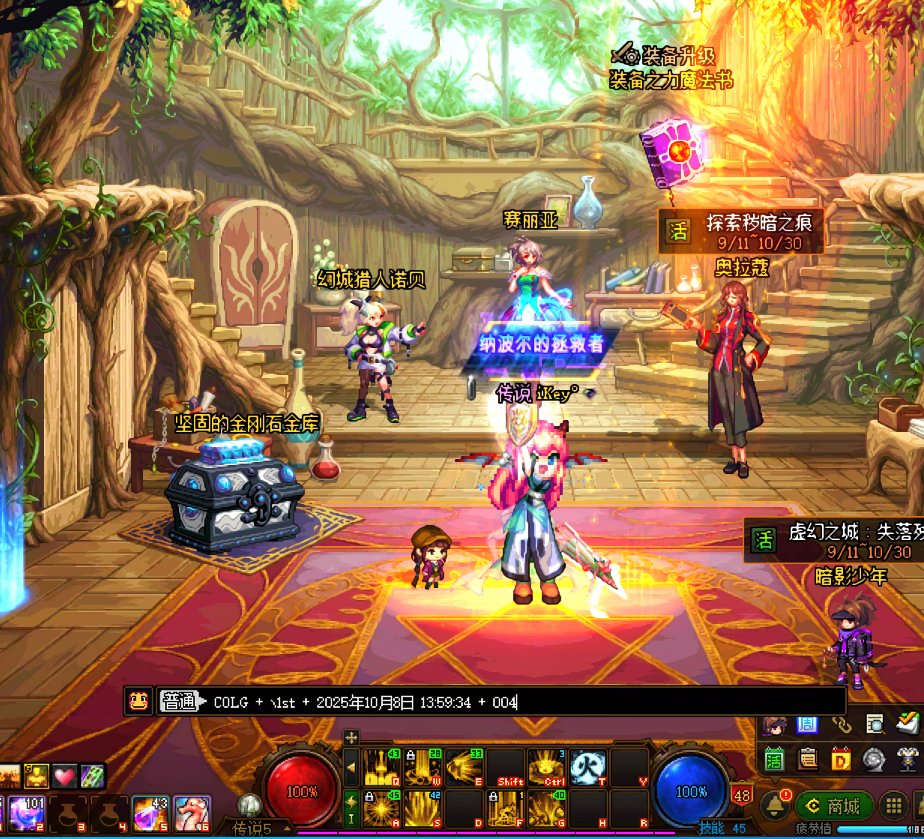Focus the chat text input box
Screen dimensions: 924x839
pos(500,702)
